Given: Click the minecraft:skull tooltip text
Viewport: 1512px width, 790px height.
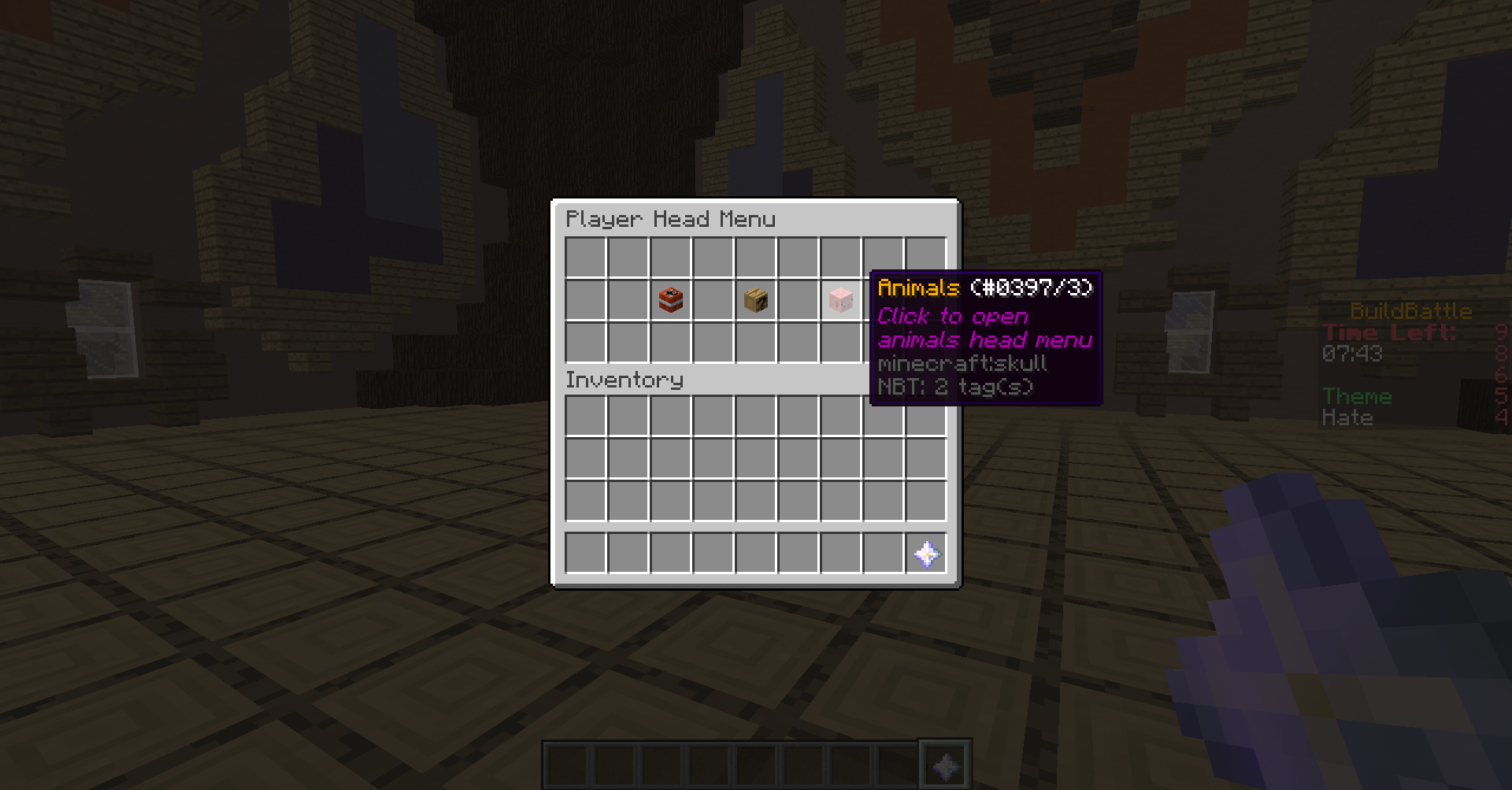Looking at the screenshot, I should [x=962, y=363].
